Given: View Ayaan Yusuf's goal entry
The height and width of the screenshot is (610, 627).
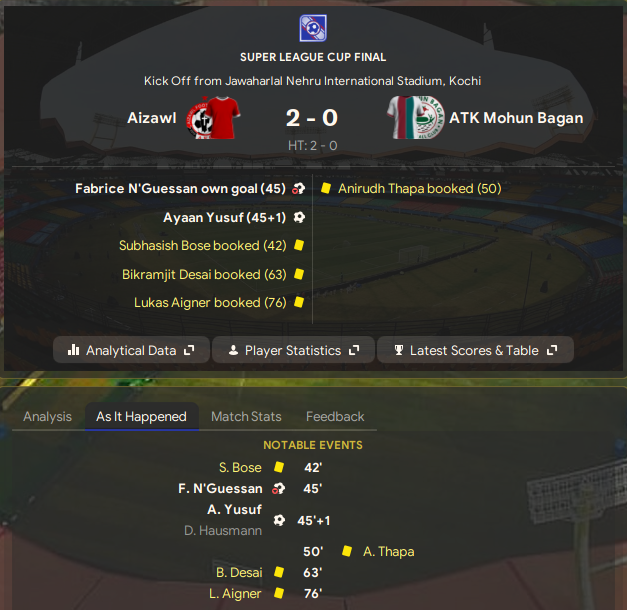Looking at the screenshot, I should (x=220, y=216).
